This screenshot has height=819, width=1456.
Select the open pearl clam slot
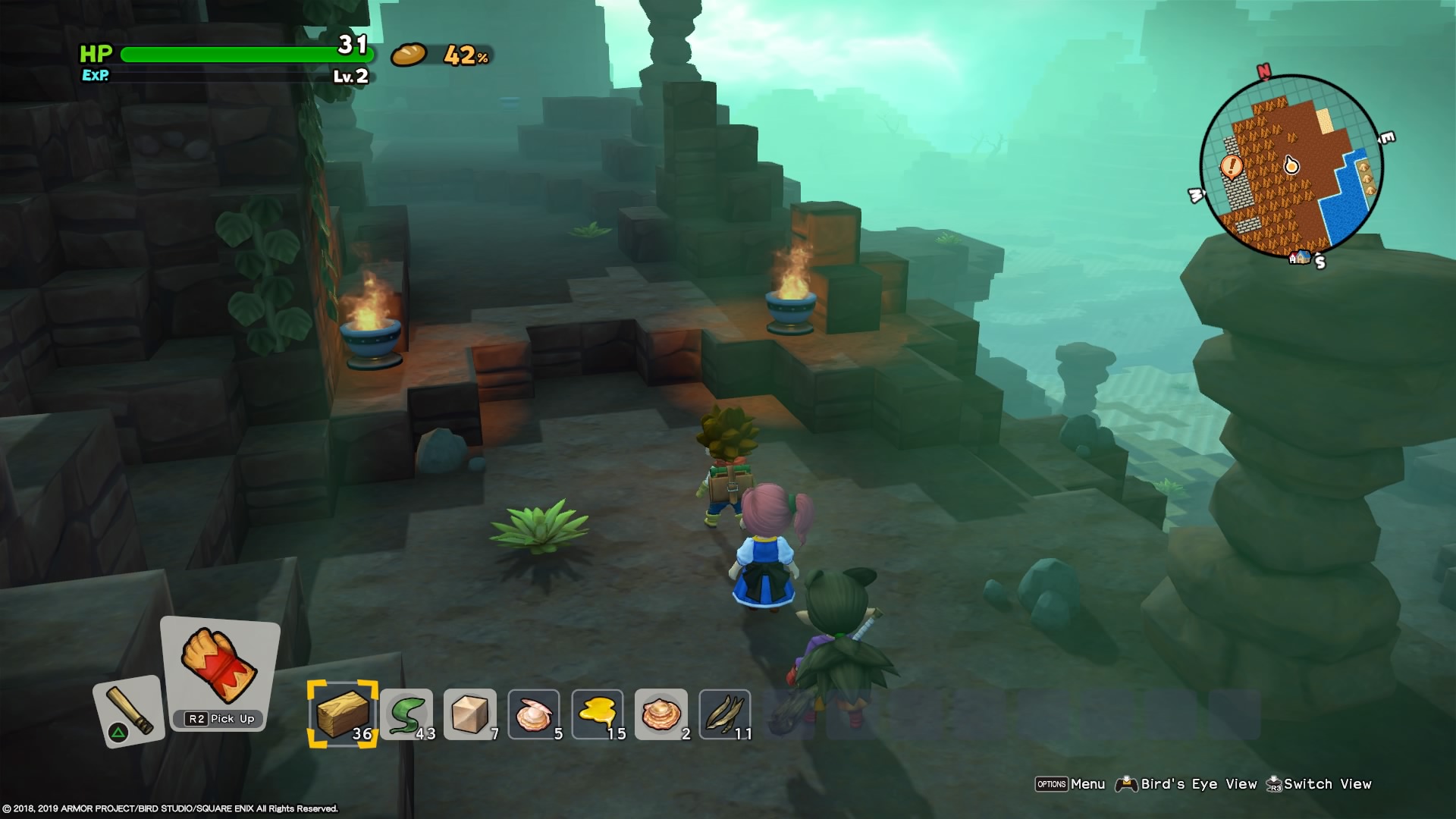534,714
